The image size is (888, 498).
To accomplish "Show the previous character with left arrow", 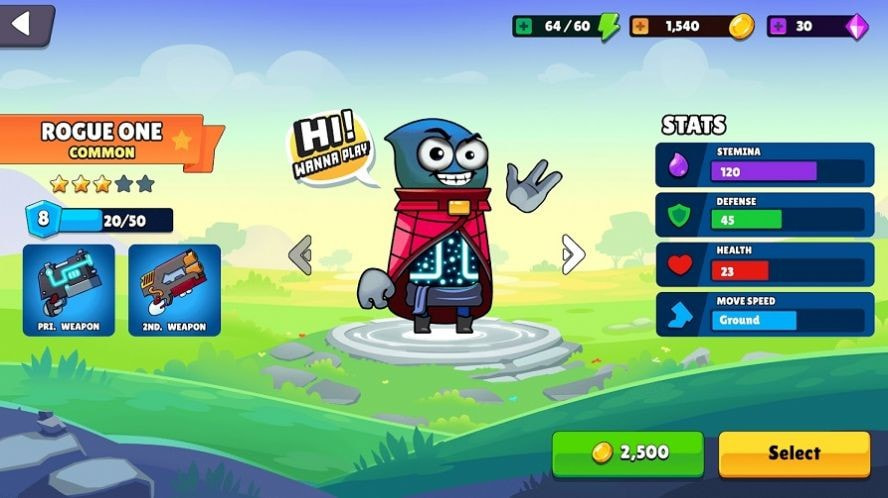I will 300,255.
